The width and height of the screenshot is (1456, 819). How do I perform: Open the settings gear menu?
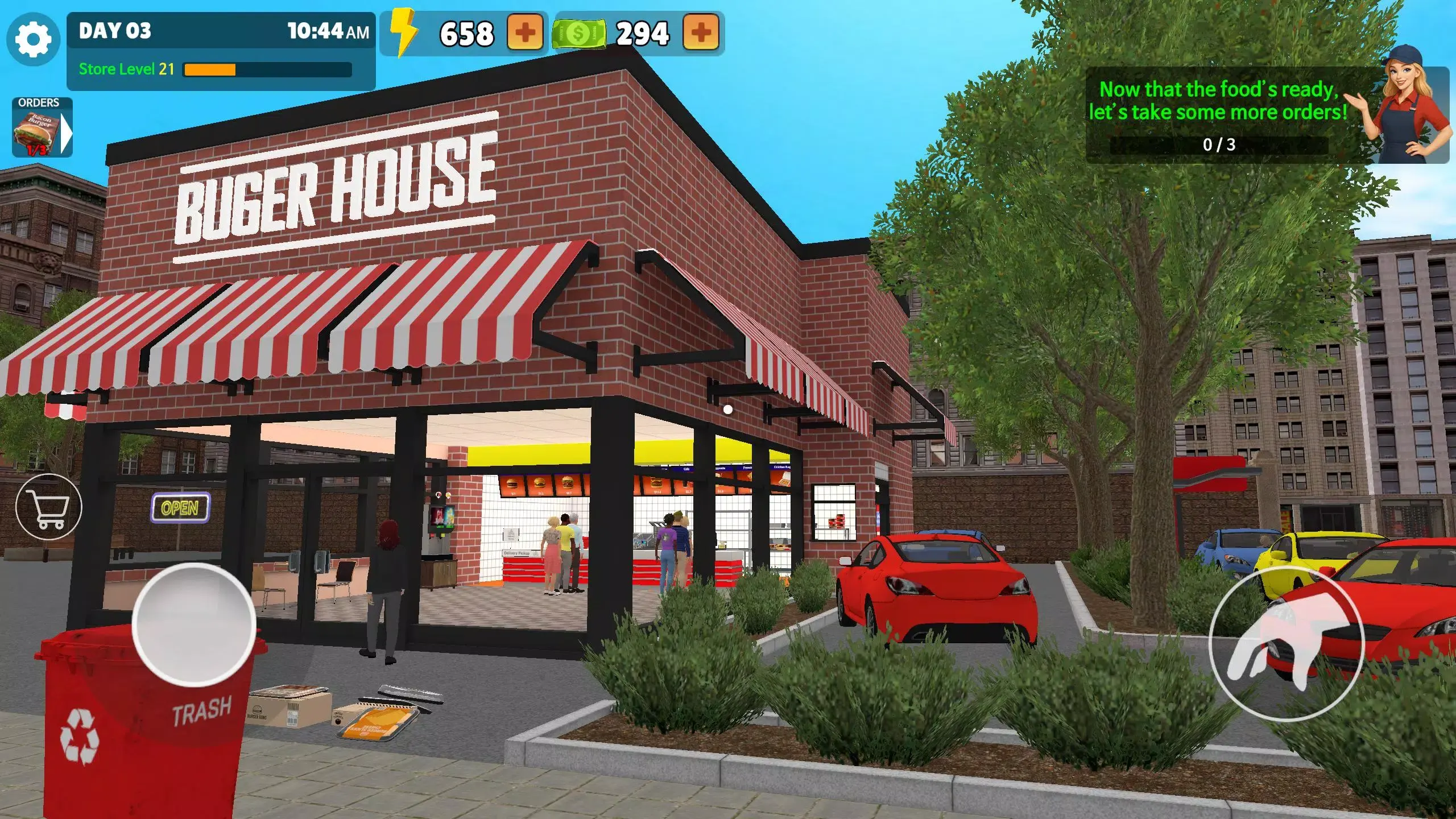tap(33, 39)
